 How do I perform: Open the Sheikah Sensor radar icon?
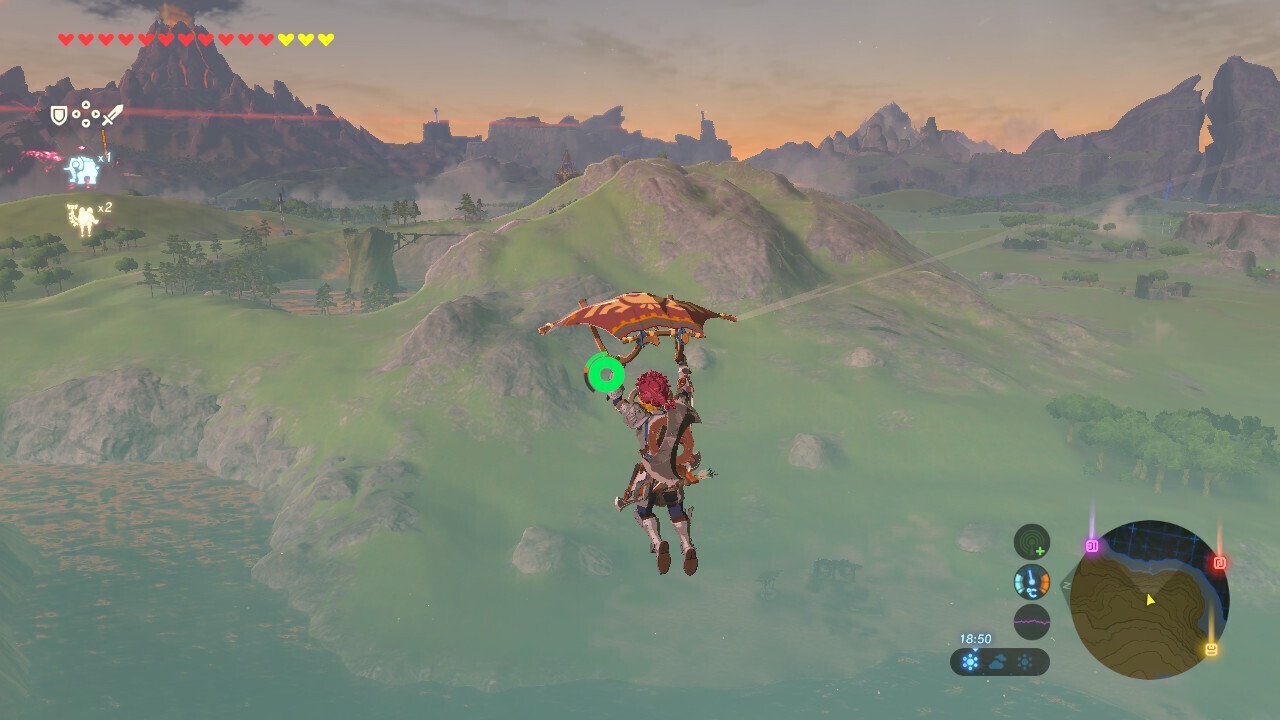pos(1032,542)
